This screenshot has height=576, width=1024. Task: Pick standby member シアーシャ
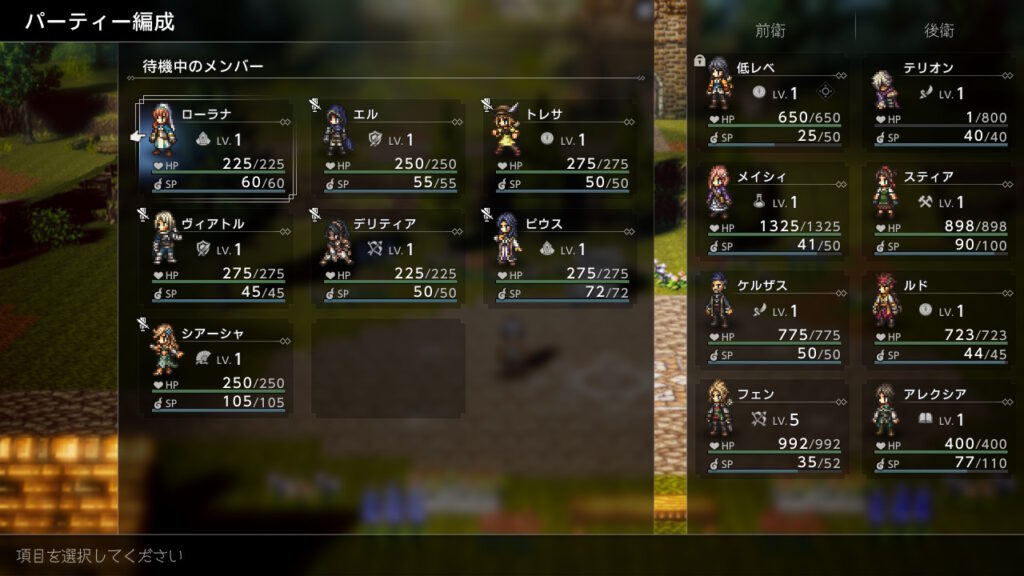pos(217,365)
